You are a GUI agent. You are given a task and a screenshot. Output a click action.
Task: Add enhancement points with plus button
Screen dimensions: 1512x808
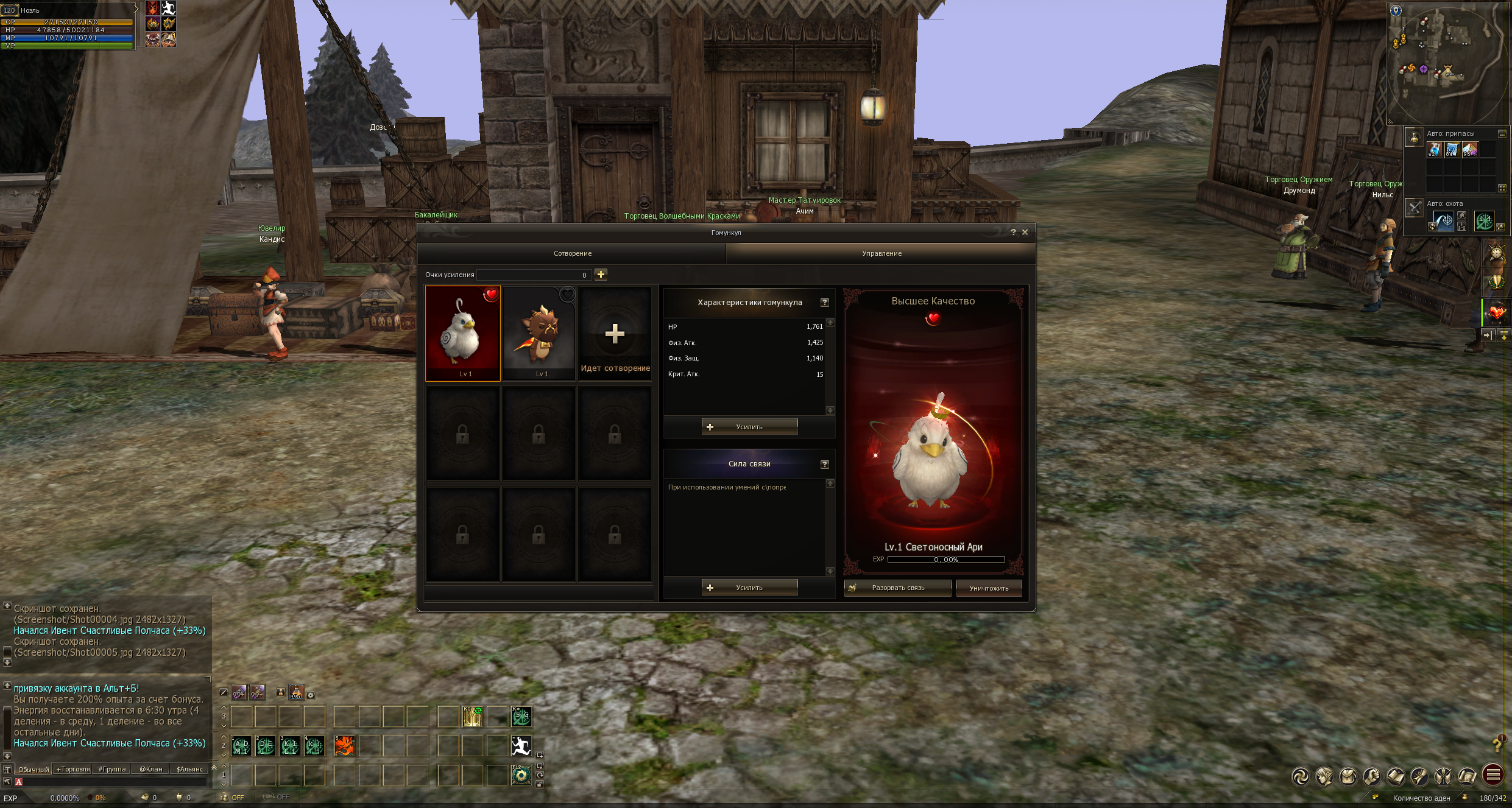tap(601, 275)
